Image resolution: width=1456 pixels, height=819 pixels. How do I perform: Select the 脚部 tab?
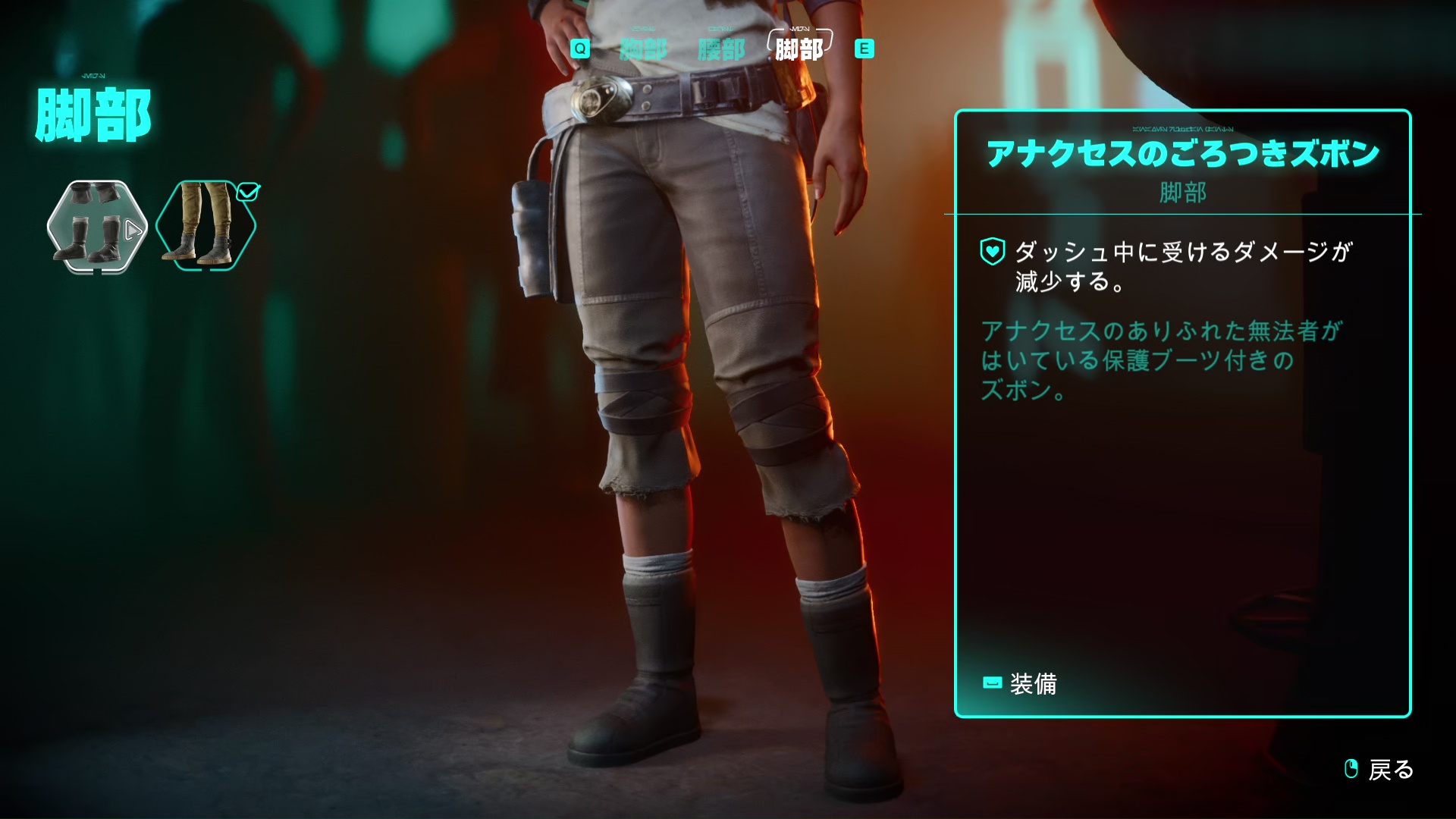pyautogui.click(x=799, y=49)
